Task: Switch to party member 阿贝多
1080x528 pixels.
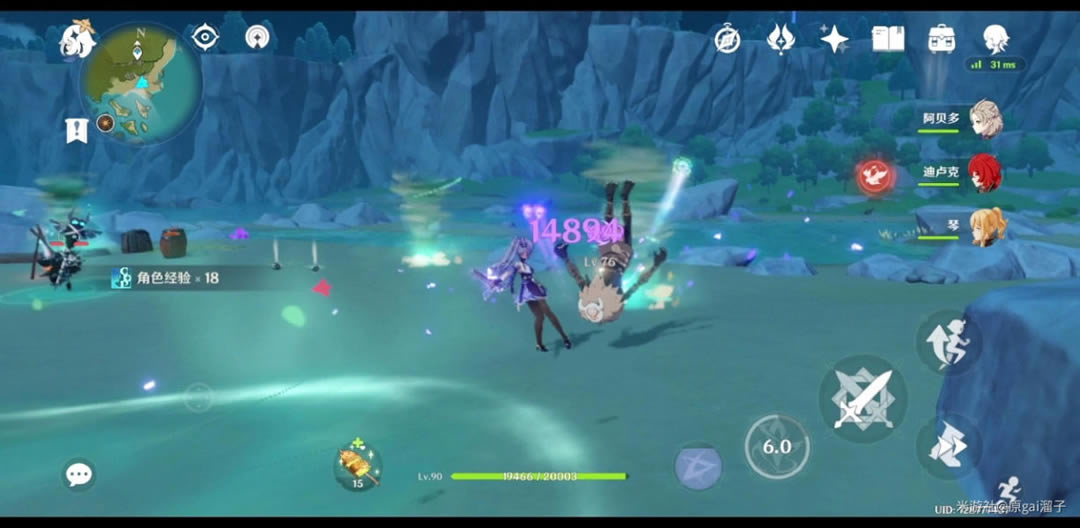Action: point(986,117)
